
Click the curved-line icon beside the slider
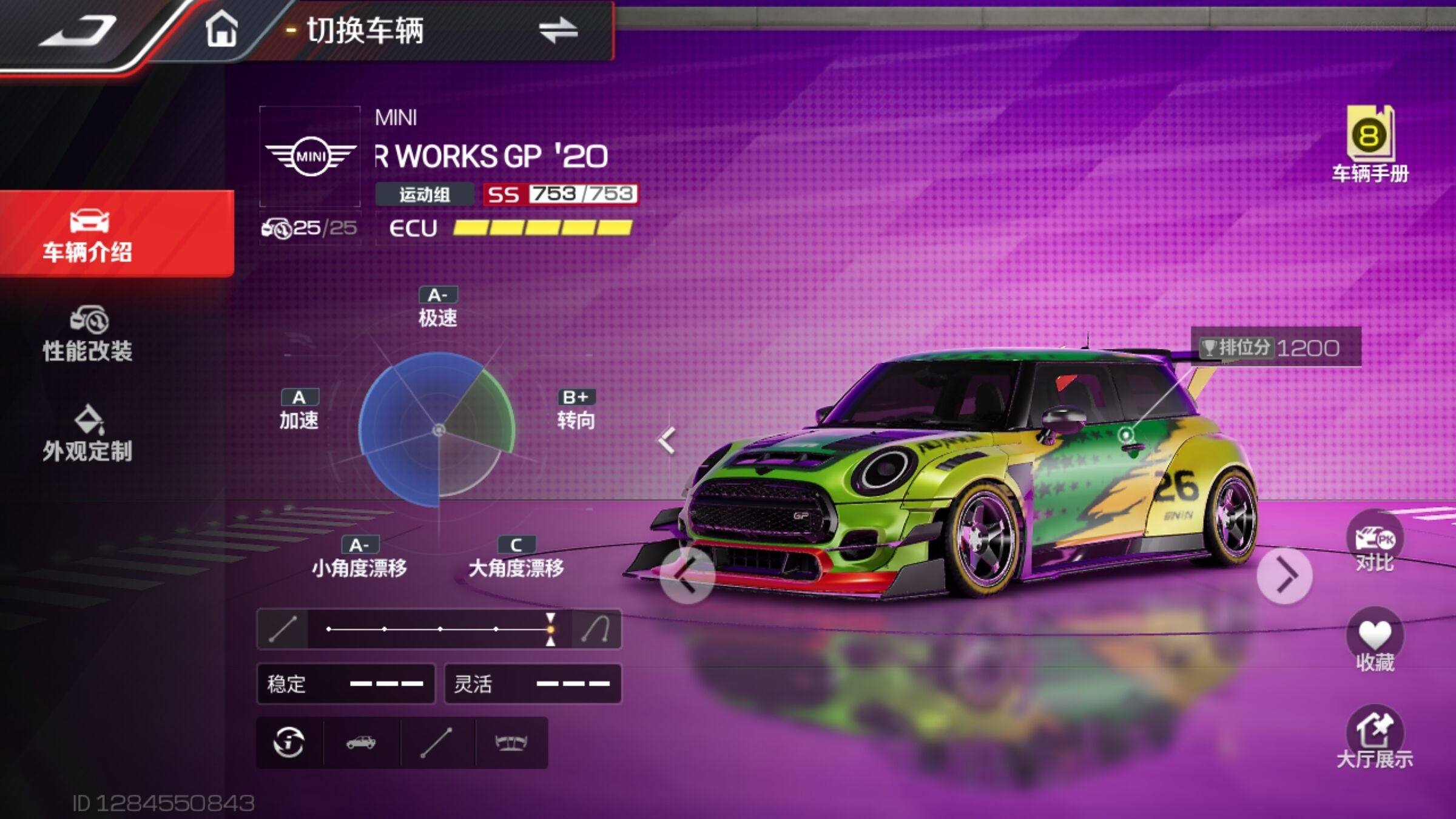pyautogui.click(x=596, y=629)
